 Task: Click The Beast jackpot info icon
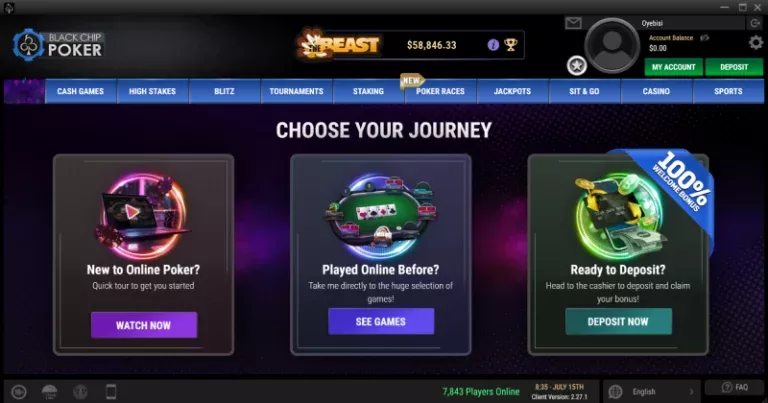click(x=493, y=45)
